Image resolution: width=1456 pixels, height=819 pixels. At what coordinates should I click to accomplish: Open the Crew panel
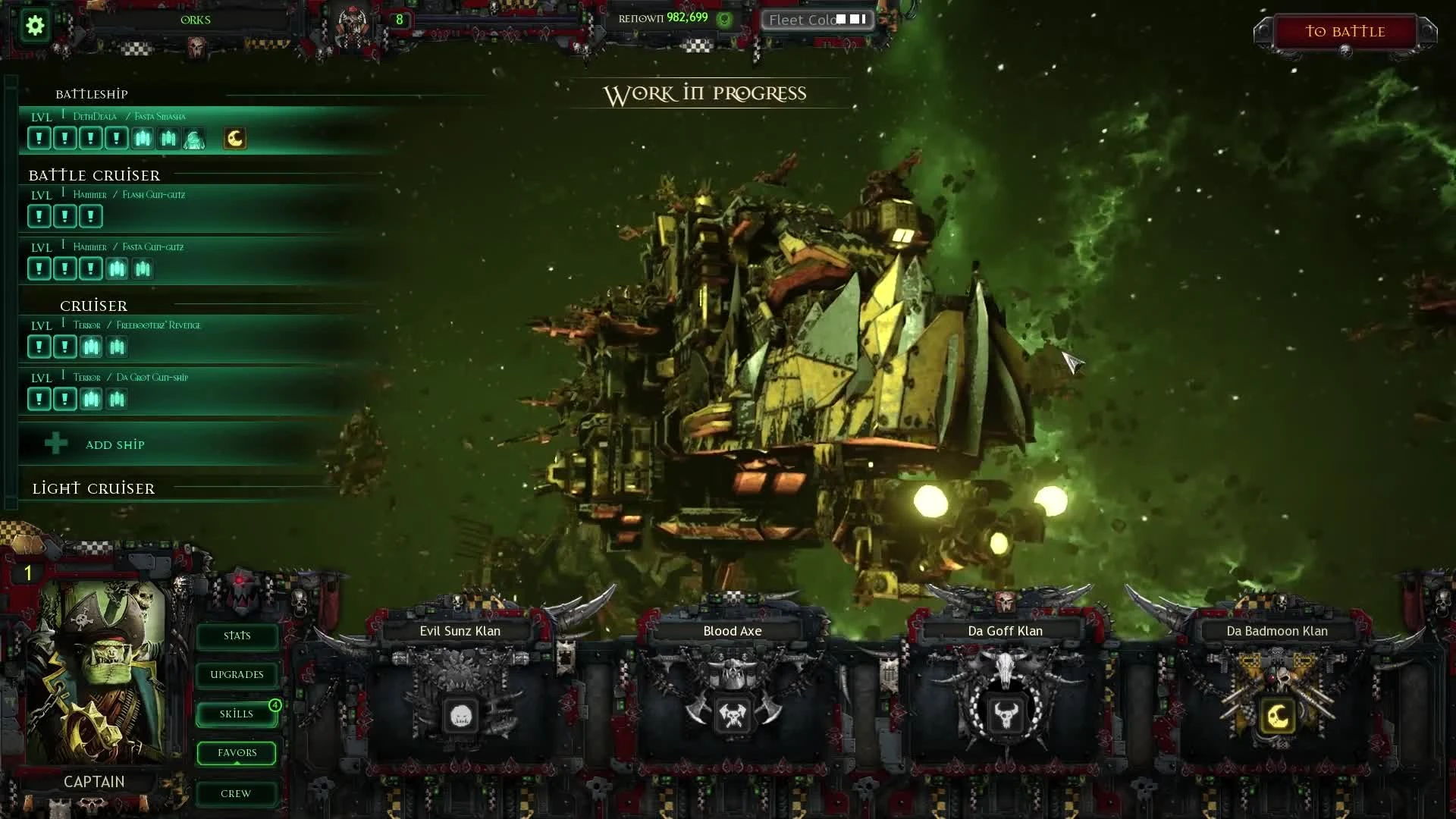236,793
